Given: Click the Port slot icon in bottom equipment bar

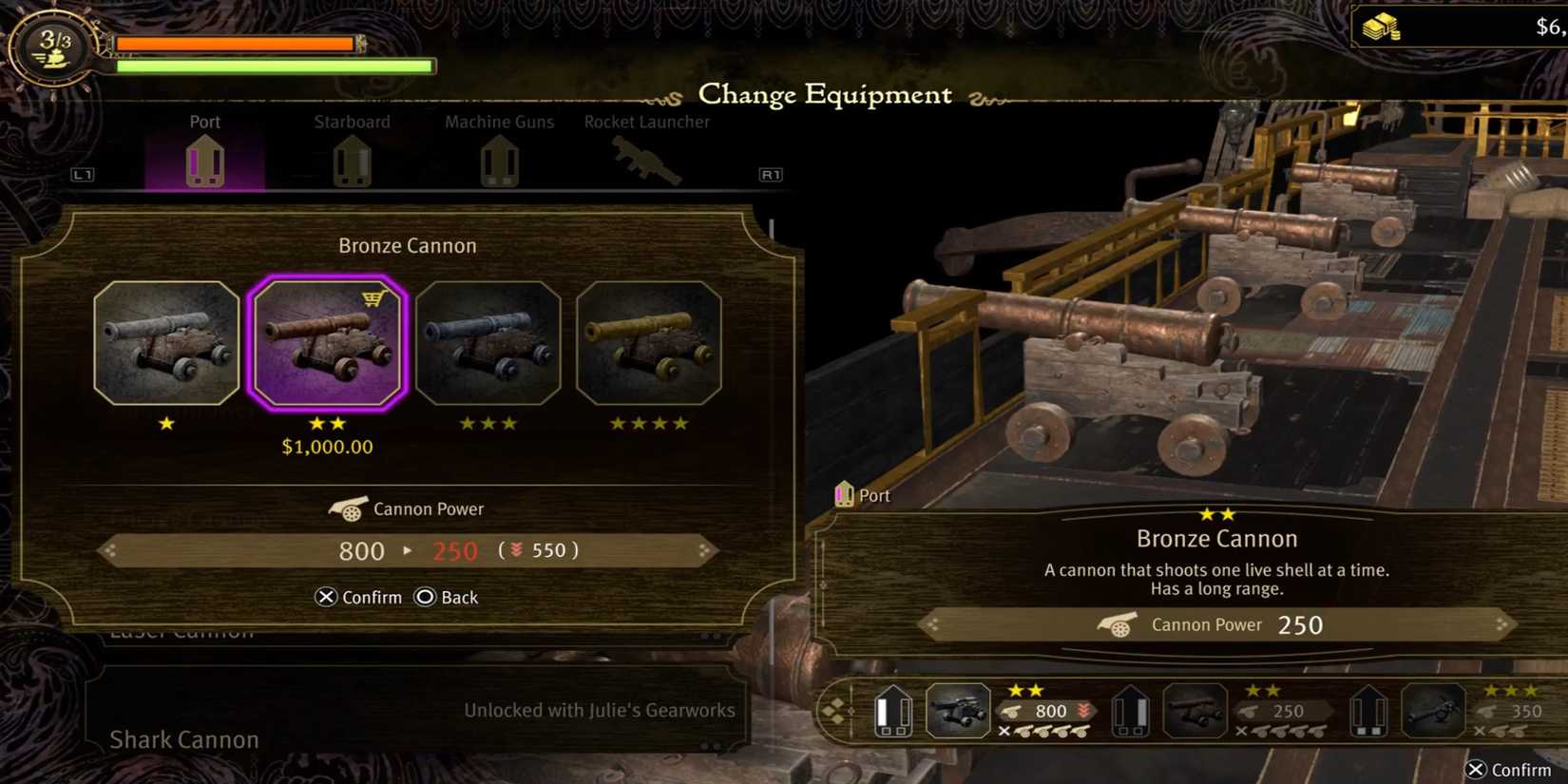Looking at the screenshot, I should pos(894,711).
